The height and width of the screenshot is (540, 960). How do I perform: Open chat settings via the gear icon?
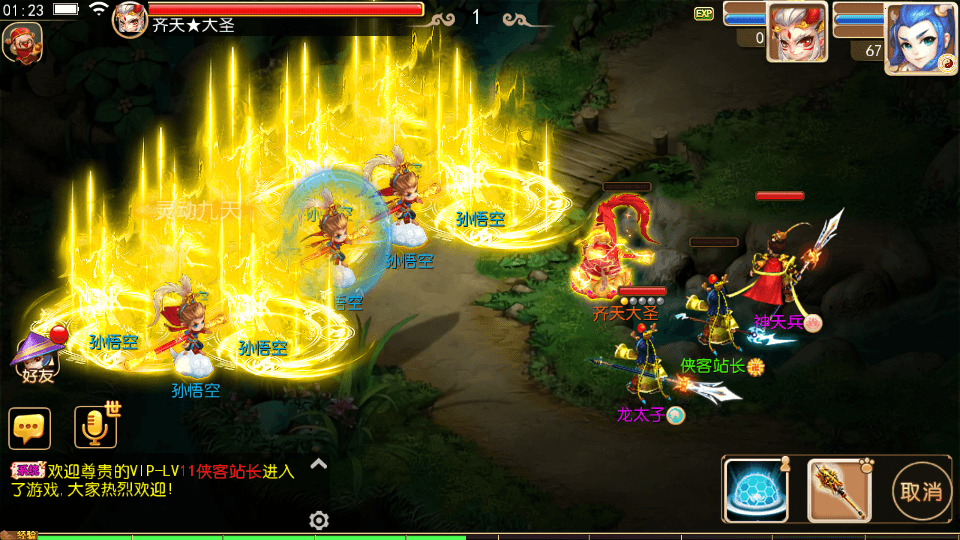point(319,520)
